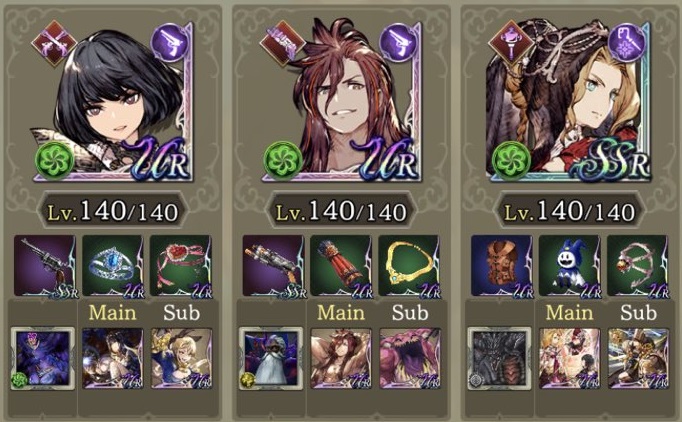This screenshot has height=422, width=682.
Task: Choose the red bracer armor slot
Action: 339,267
